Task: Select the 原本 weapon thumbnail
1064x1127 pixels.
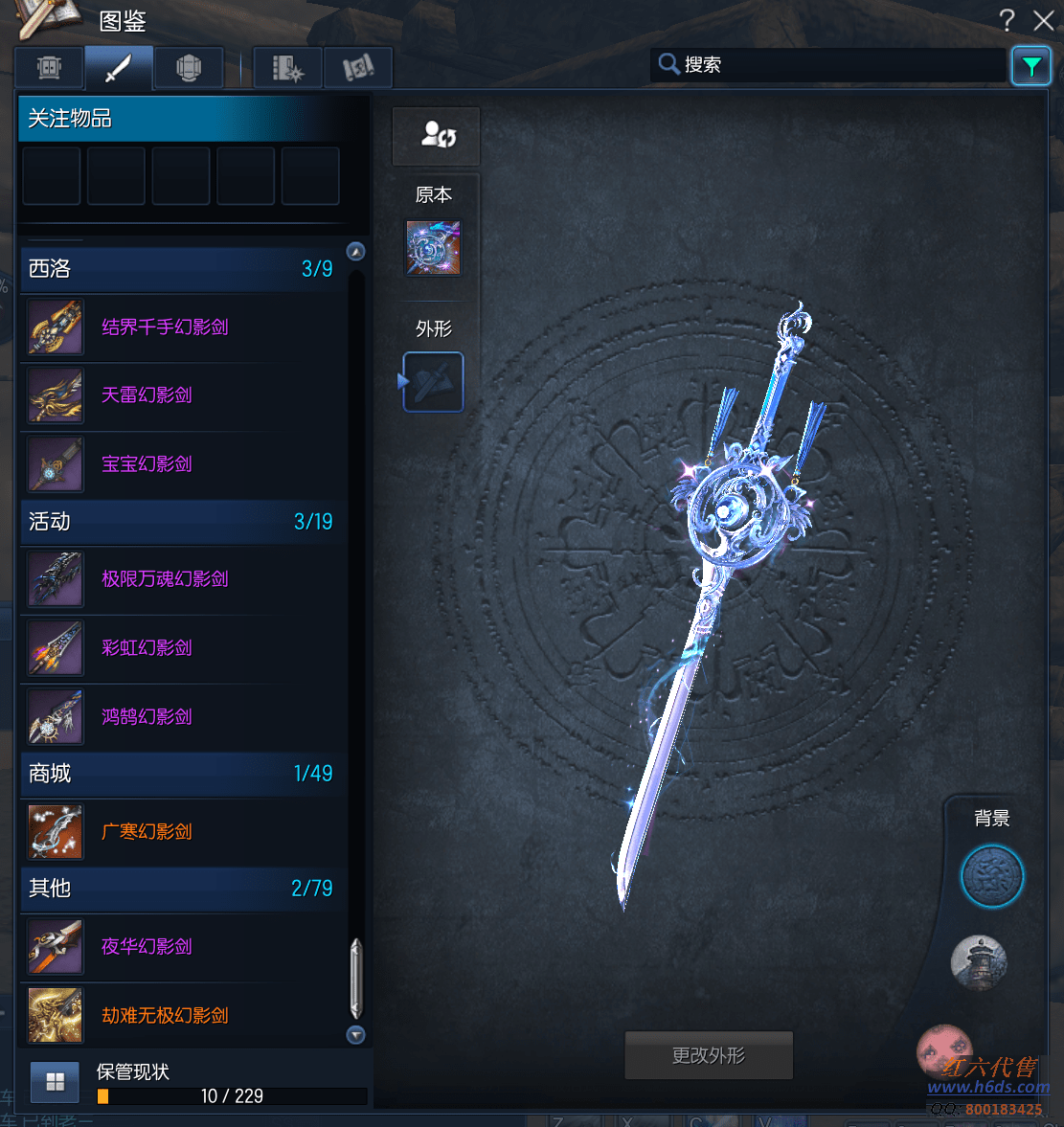Action: pos(433,248)
